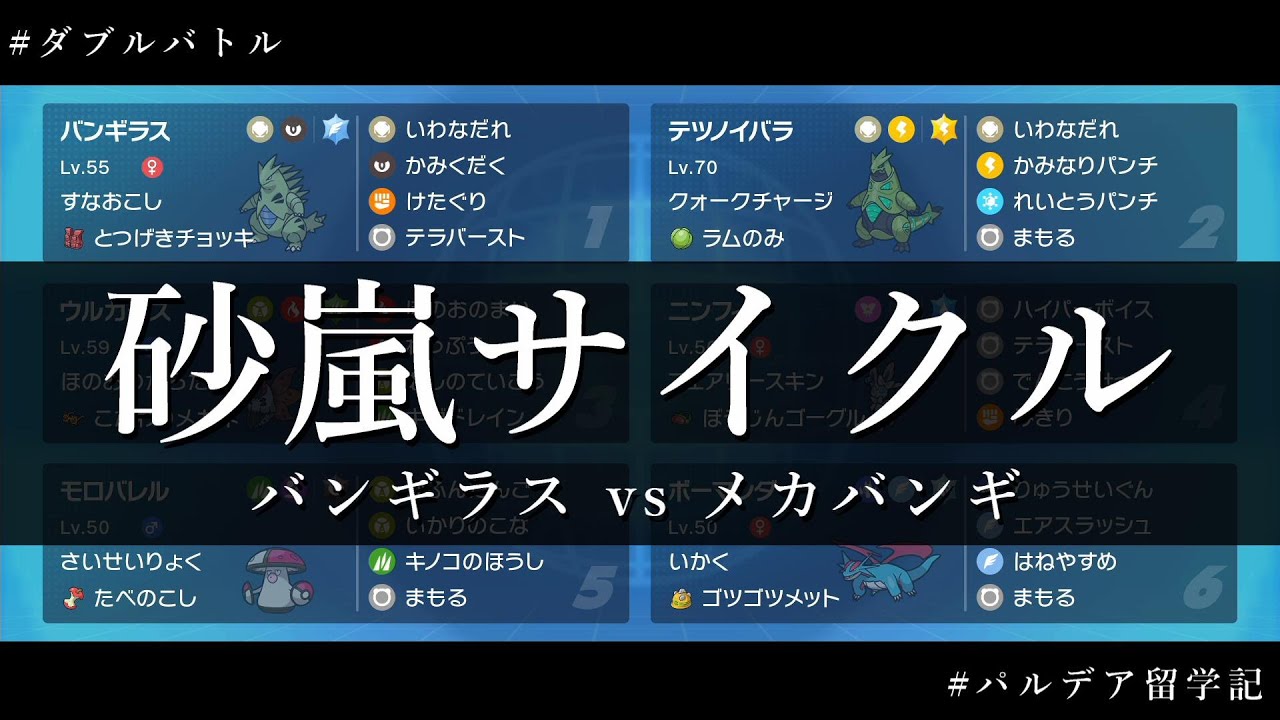
Task: Select the Rock-type icon beside いわなだれ
Action: [x=384, y=129]
